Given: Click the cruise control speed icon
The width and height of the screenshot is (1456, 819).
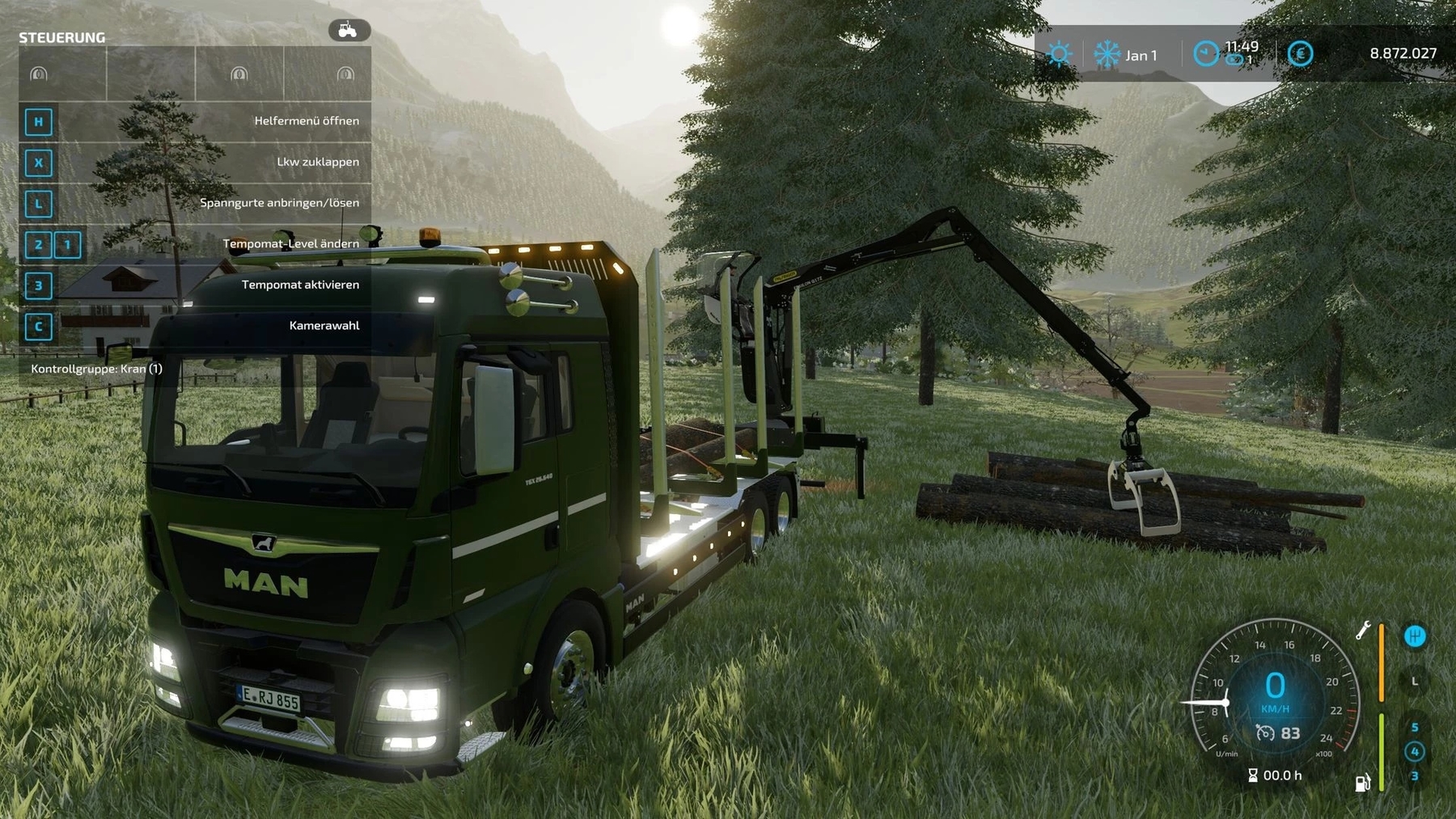Looking at the screenshot, I should pyautogui.click(x=1265, y=733).
